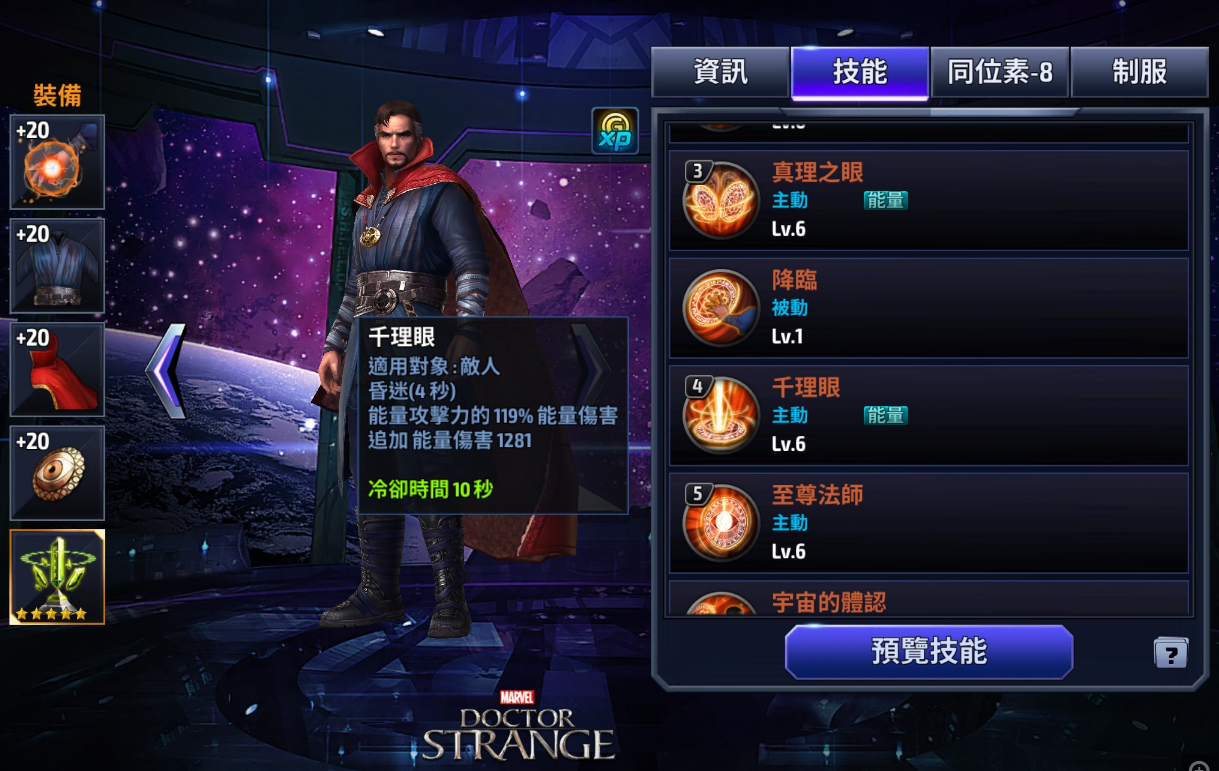Select the 技能 tab

pos(860,73)
